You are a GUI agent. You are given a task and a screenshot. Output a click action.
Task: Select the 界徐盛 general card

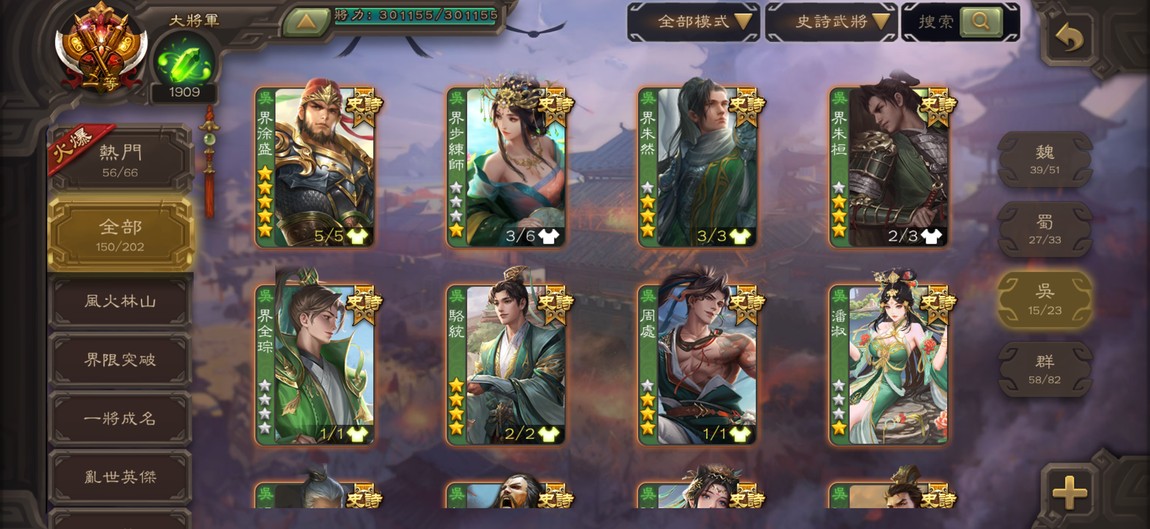(x=315, y=167)
